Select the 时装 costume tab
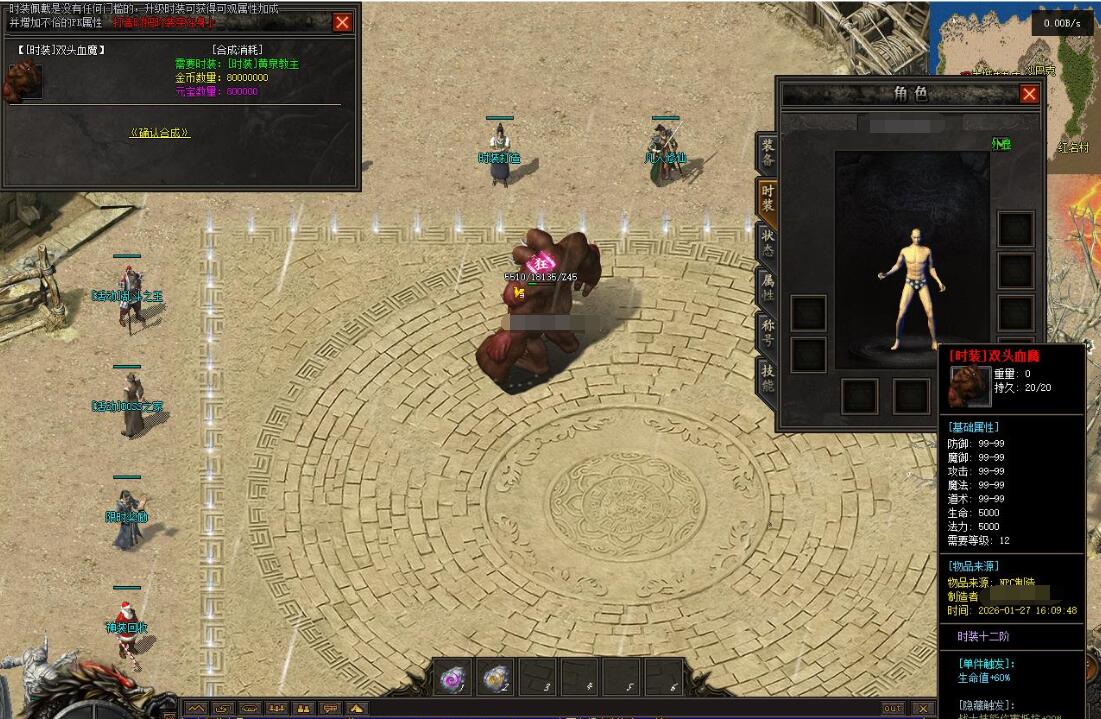Viewport: 1101px width, 719px height. coord(767,198)
